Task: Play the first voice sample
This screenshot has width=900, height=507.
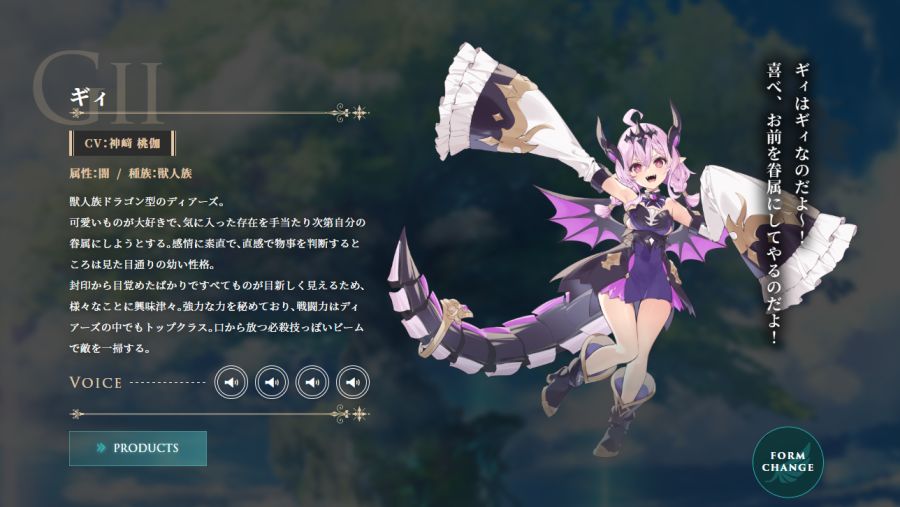Action: point(231,382)
